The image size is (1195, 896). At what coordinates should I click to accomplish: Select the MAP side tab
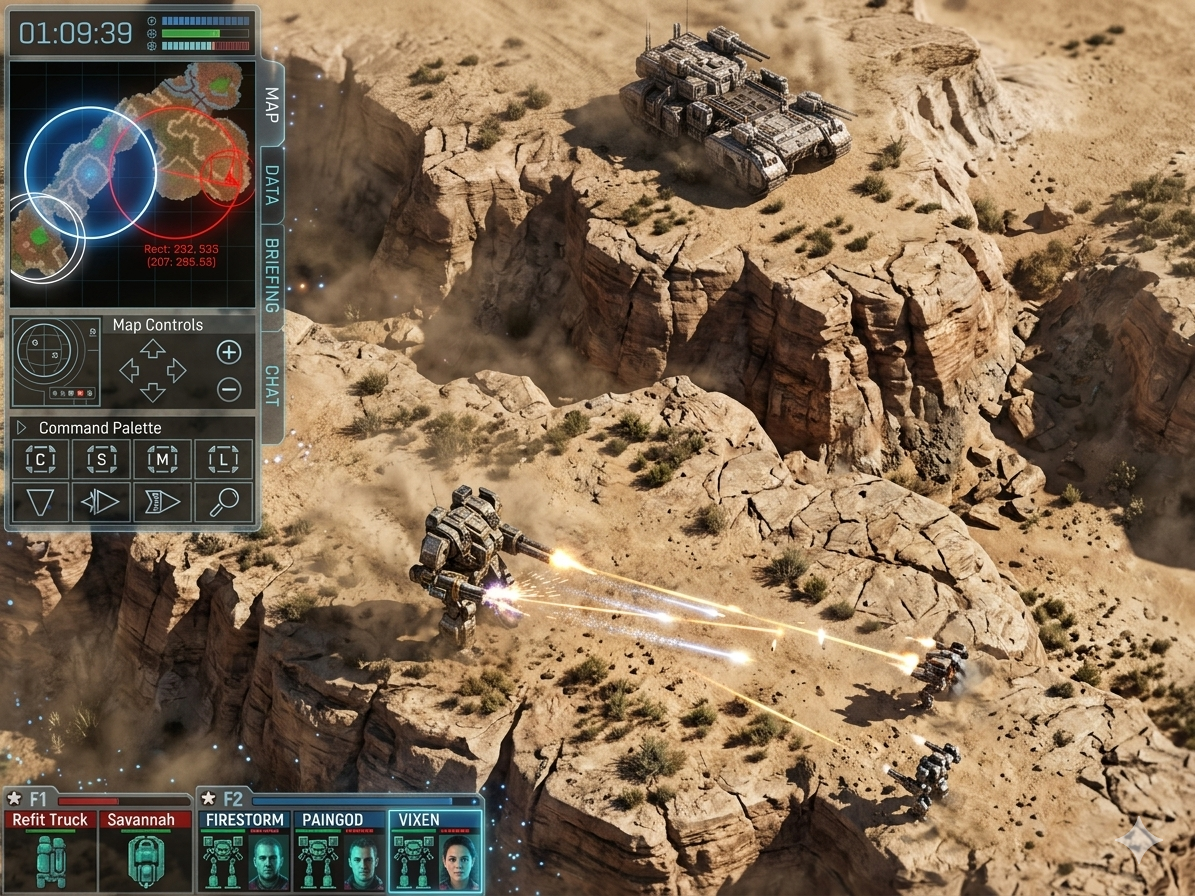tap(271, 104)
